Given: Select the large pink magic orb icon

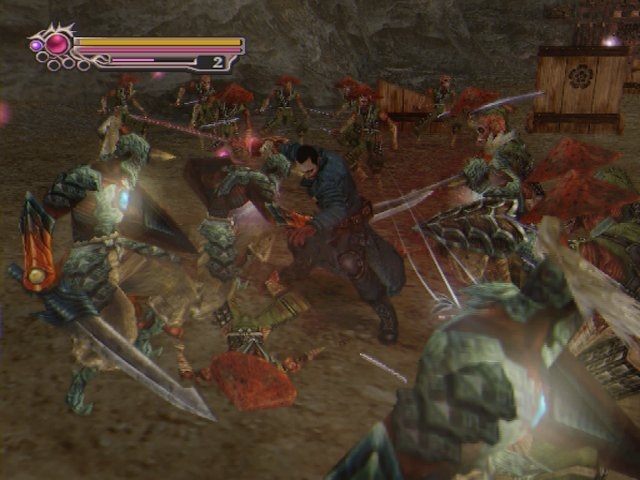Looking at the screenshot, I should tap(57, 44).
